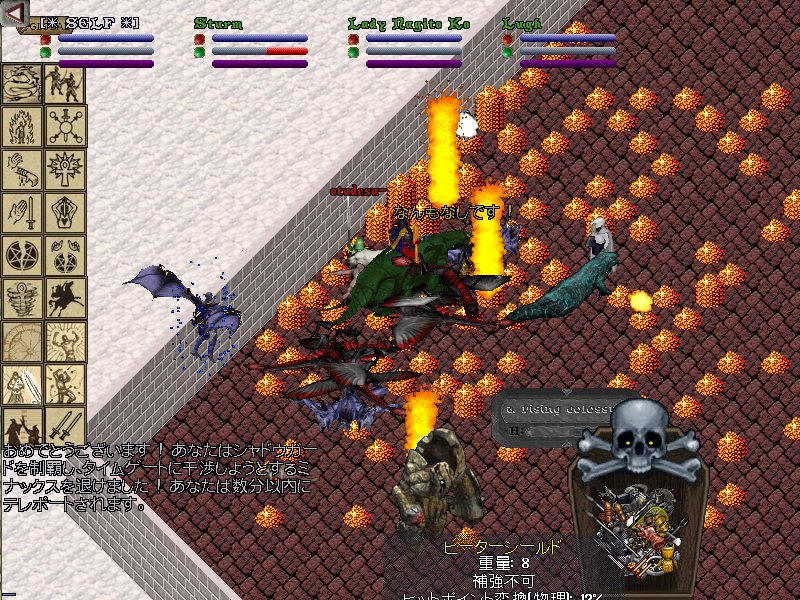The height and width of the screenshot is (600, 800).
Task: Select the rising colossus health bar gump
Action: [x=545, y=420]
